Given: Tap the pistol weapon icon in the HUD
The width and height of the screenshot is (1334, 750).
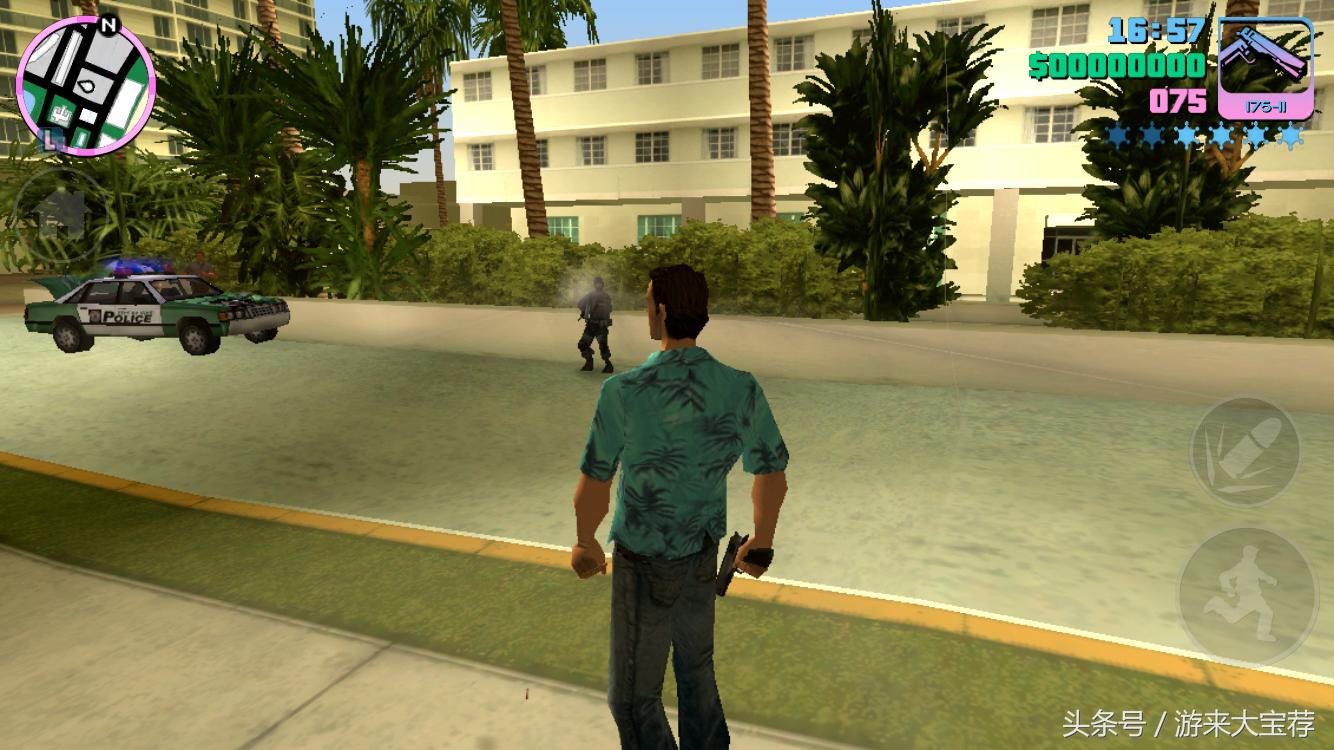Looking at the screenshot, I should pos(1266,55).
